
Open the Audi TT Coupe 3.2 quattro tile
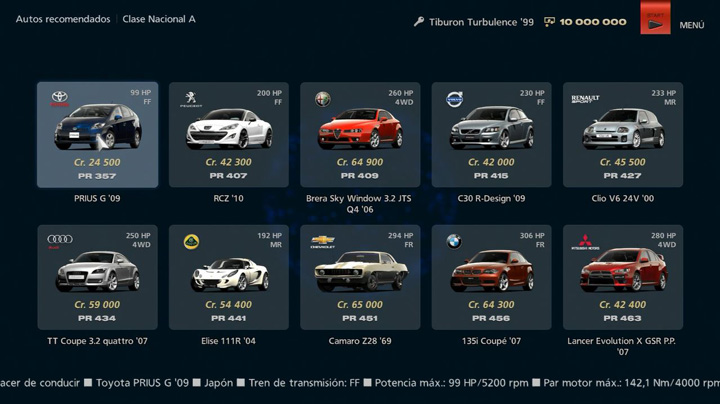[x=98, y=277]
